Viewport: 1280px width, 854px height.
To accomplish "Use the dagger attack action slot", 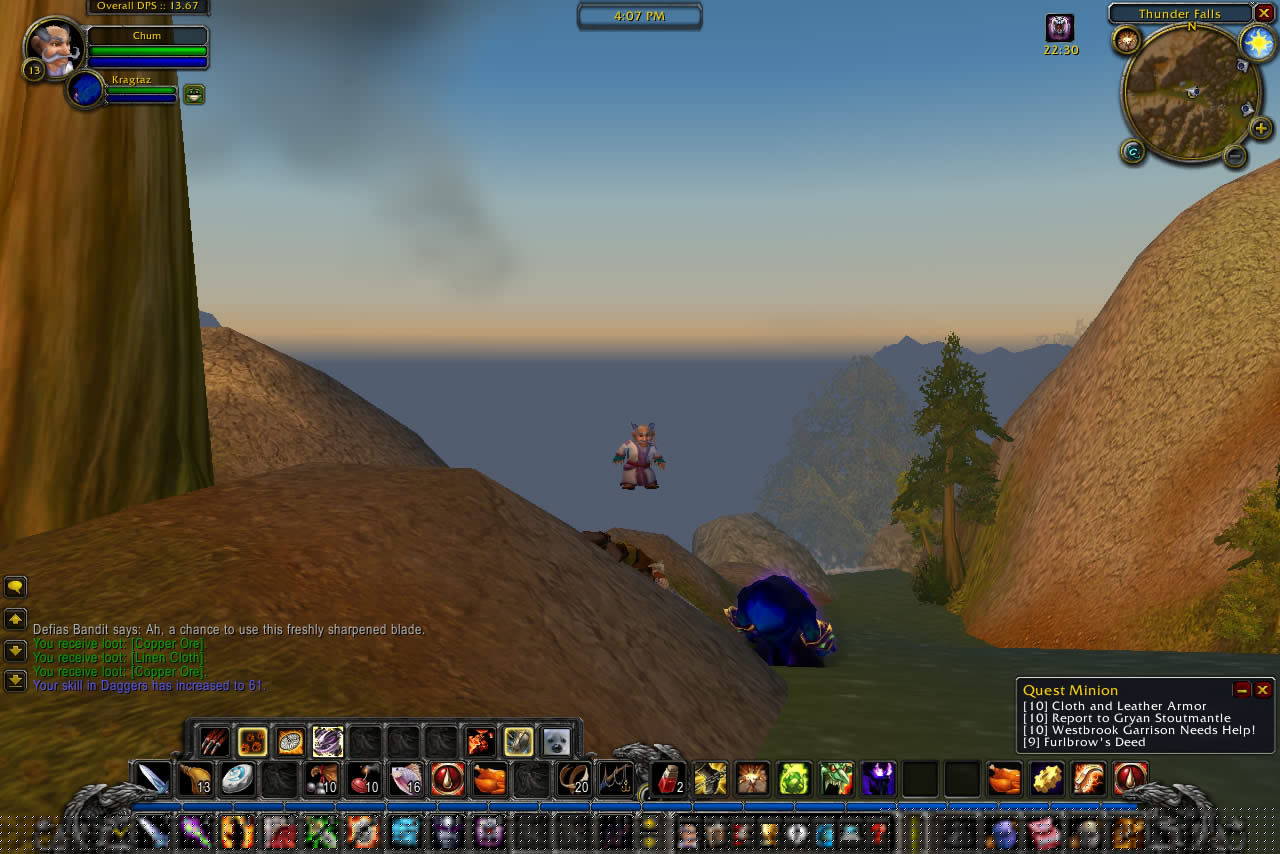I will click(153, 778).
